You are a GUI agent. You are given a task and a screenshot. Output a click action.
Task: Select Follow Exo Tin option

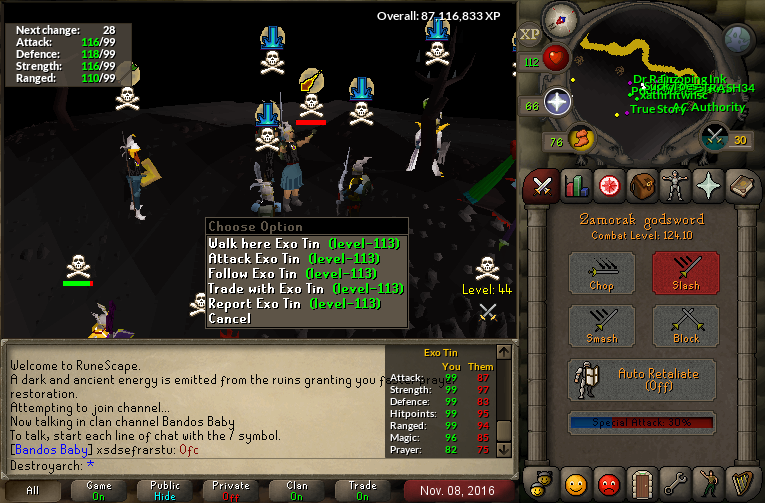pyautogui.click(x=305, y=273)
